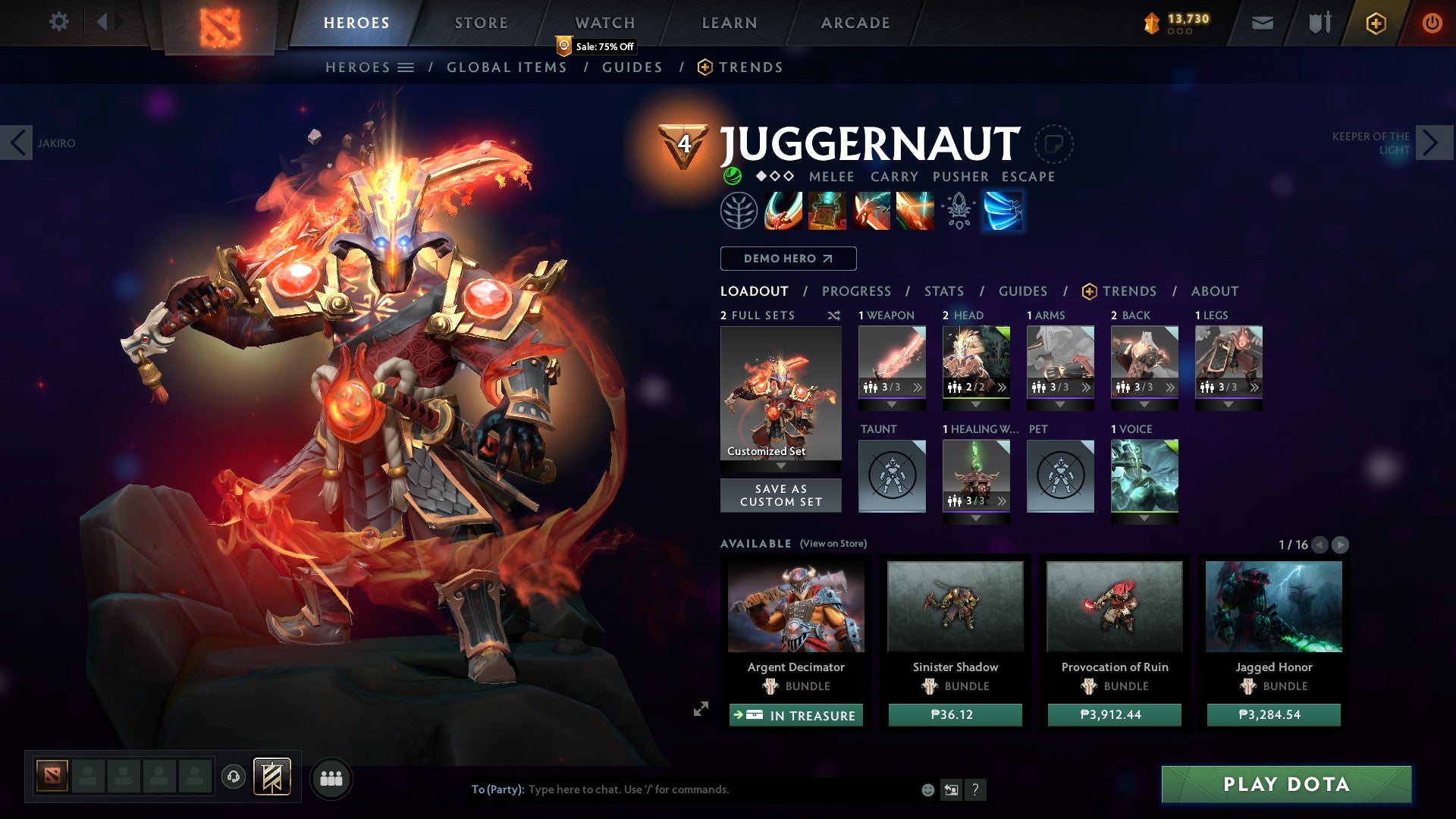Open the ARCADE menu at the top
This screenshot has height=819, width=1456.
click(855, 22)
